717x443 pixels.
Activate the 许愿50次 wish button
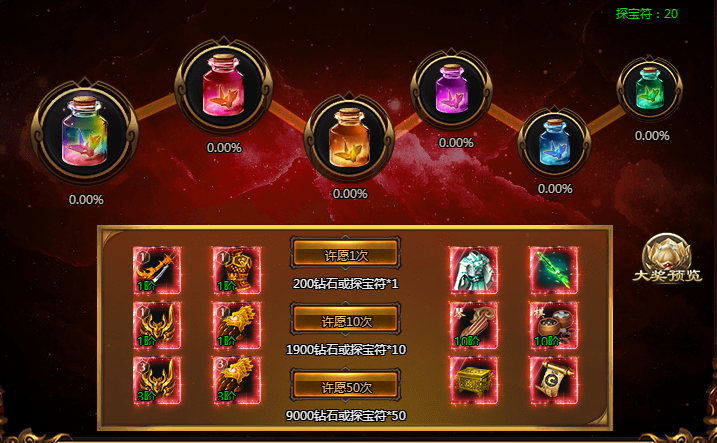346,387
